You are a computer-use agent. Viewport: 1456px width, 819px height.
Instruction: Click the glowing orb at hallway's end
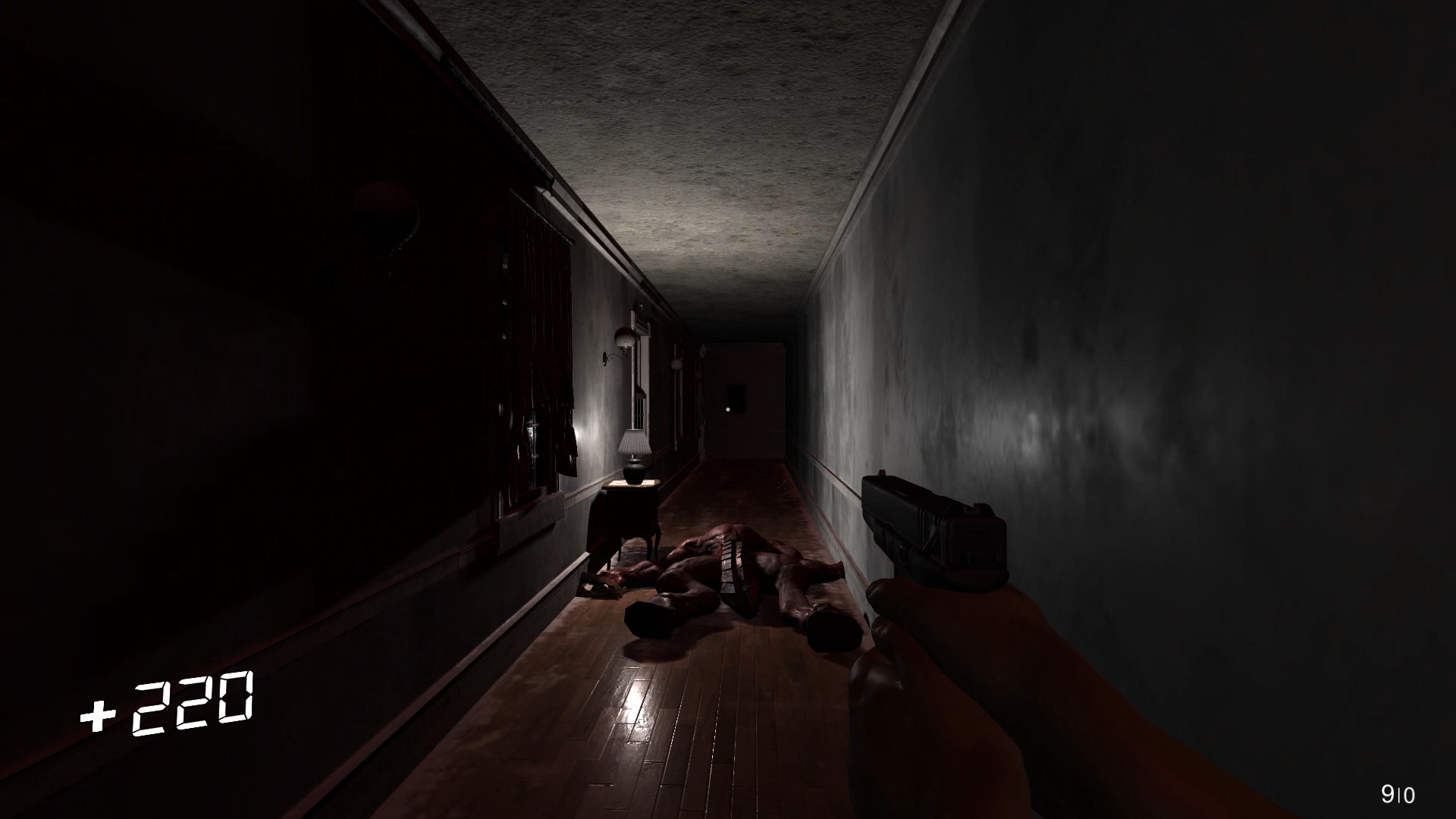click(727, 409)
